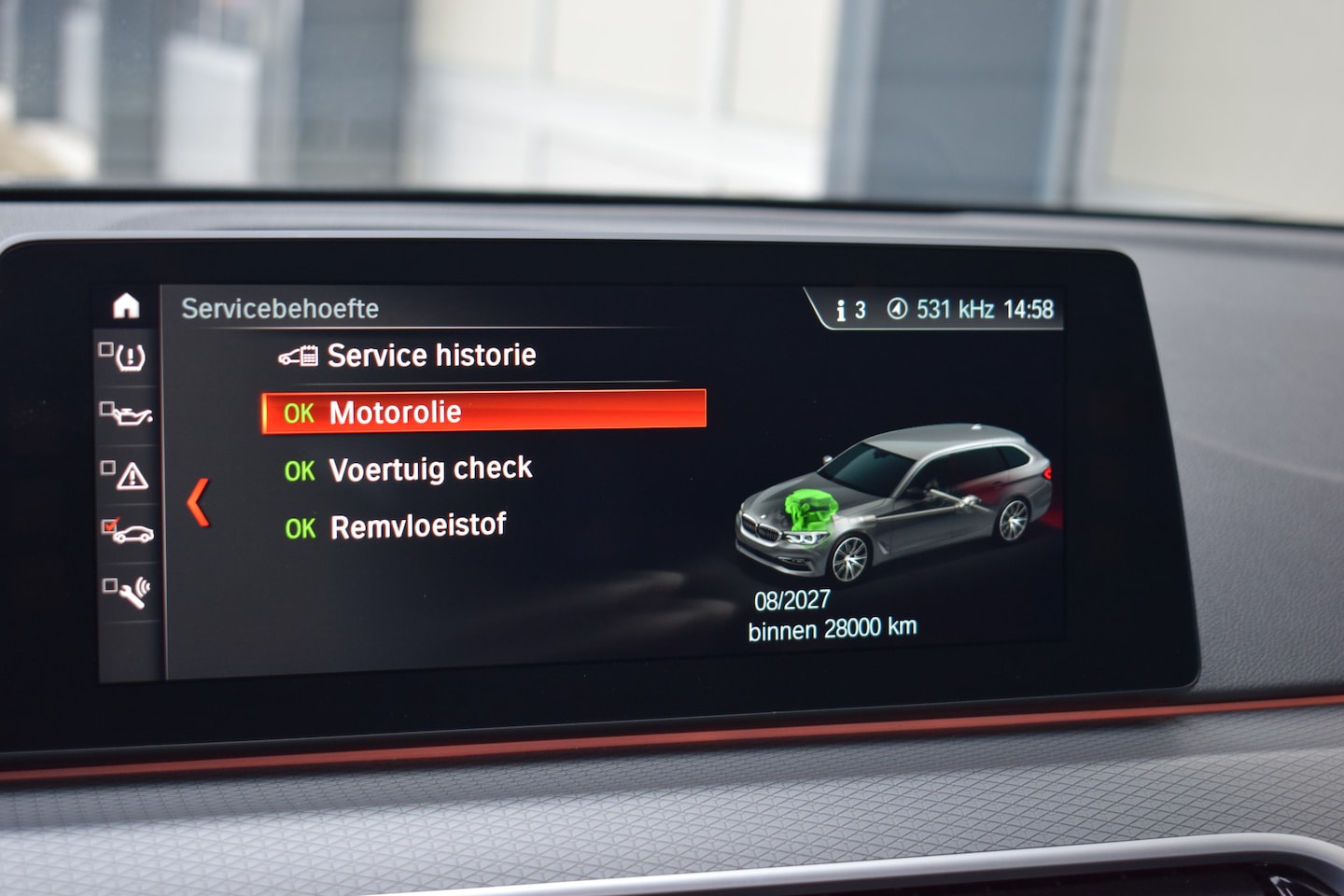Open the Remvloeistof status entry
This screenshot has width=1344, height=896.
pyautogui.click(x=417, y=526)
